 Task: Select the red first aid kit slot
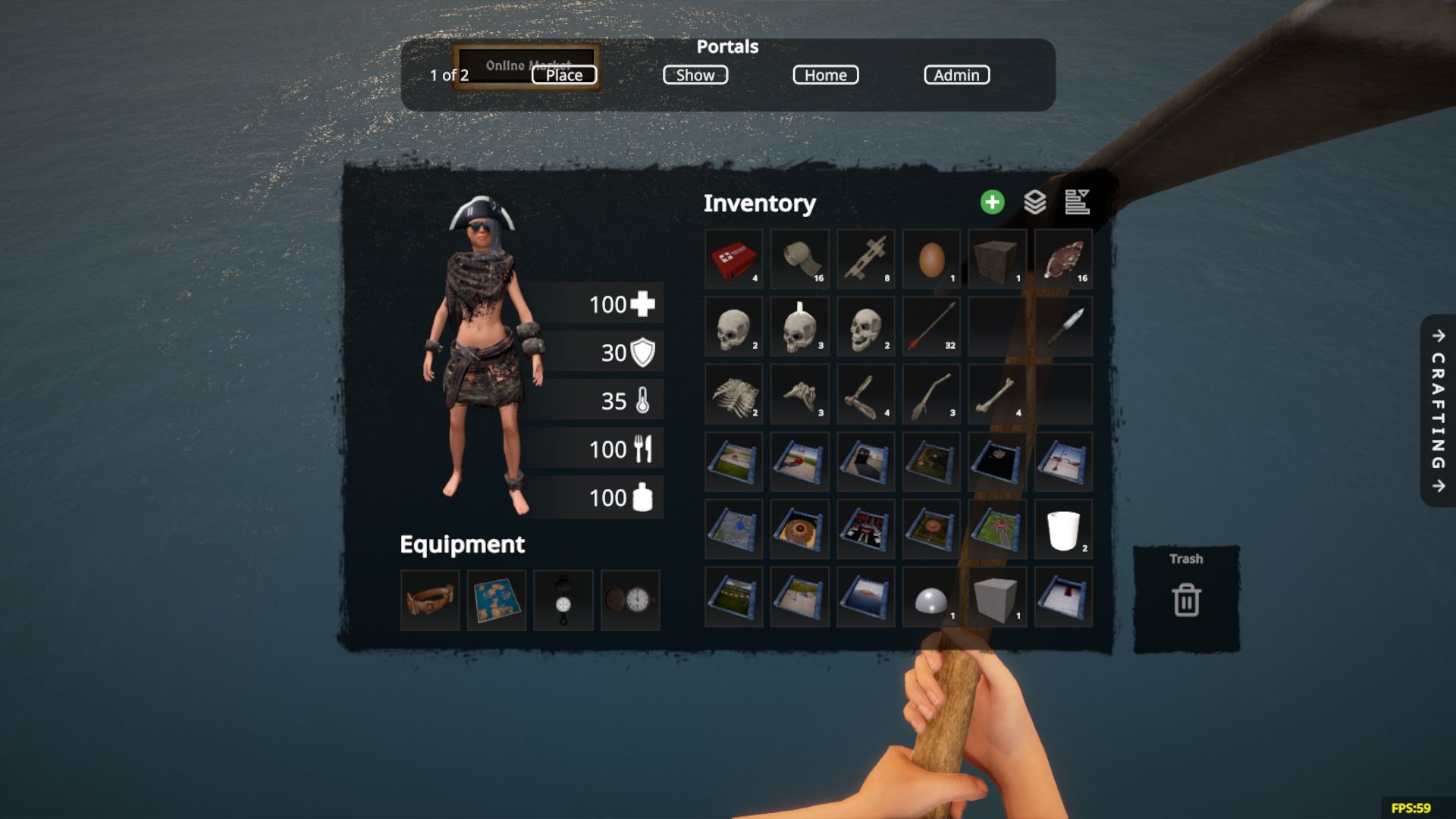coord(733,259)
